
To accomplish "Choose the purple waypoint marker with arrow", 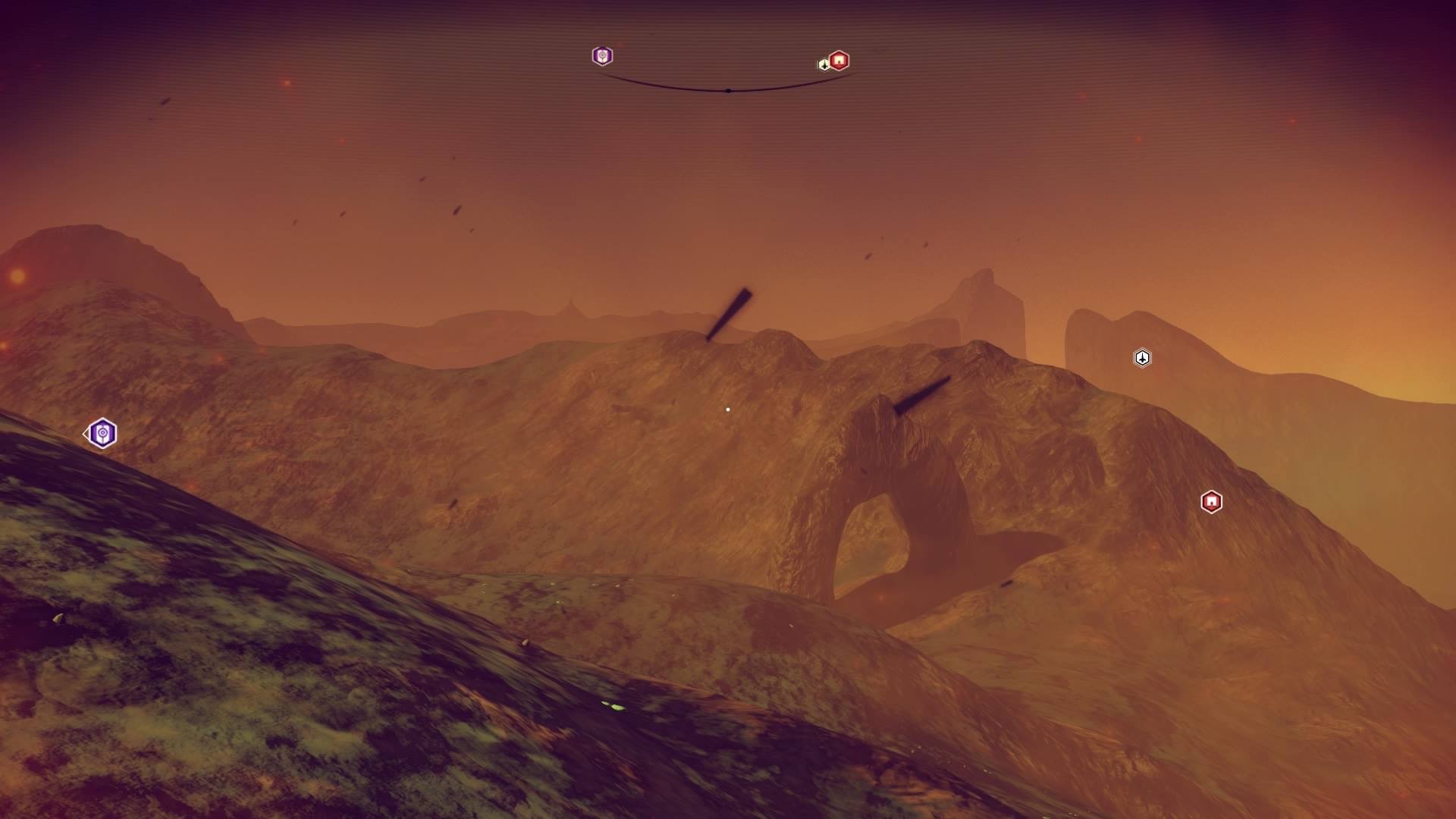I will 102,434.
